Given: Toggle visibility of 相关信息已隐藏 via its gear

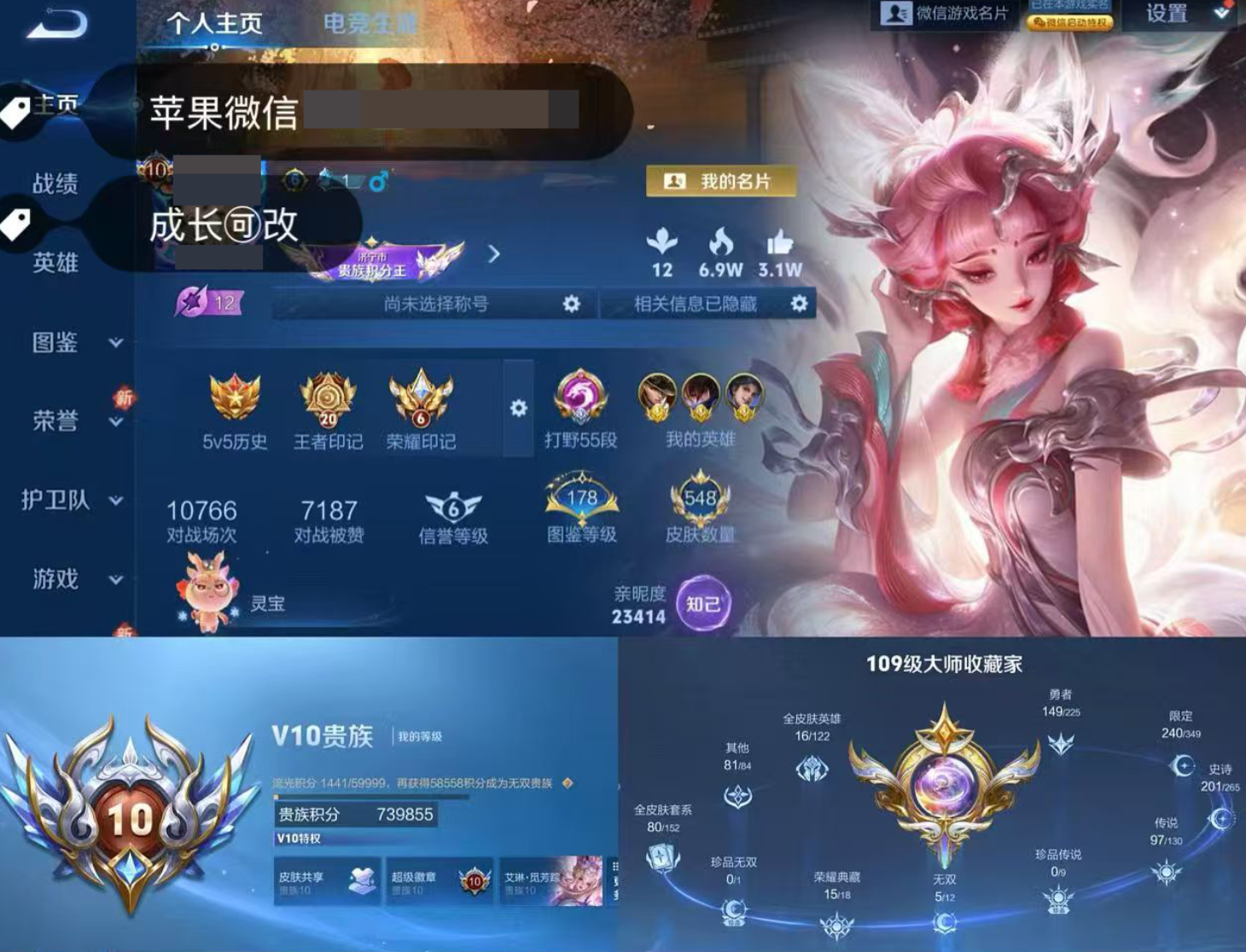Looking at the screenshot, I should [x=799, y=304].
